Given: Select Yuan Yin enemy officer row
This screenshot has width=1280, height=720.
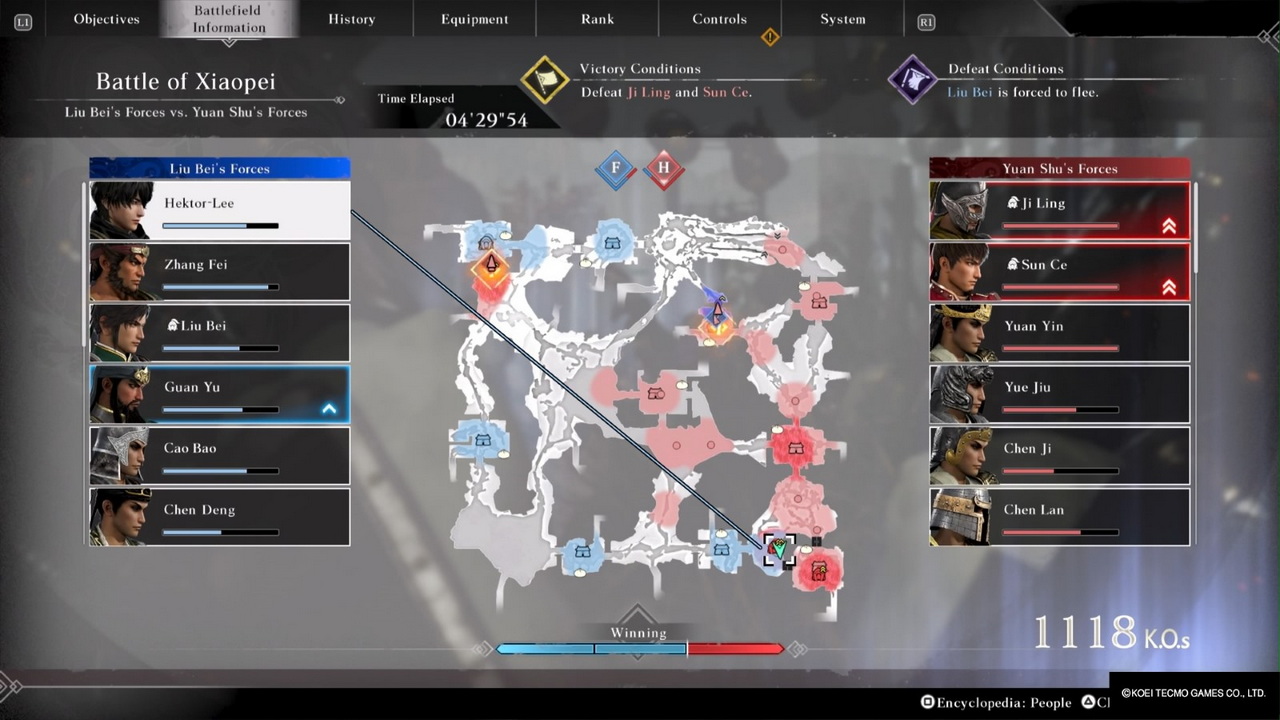Looking at the screenshot, I should (x=1060, y=332).
